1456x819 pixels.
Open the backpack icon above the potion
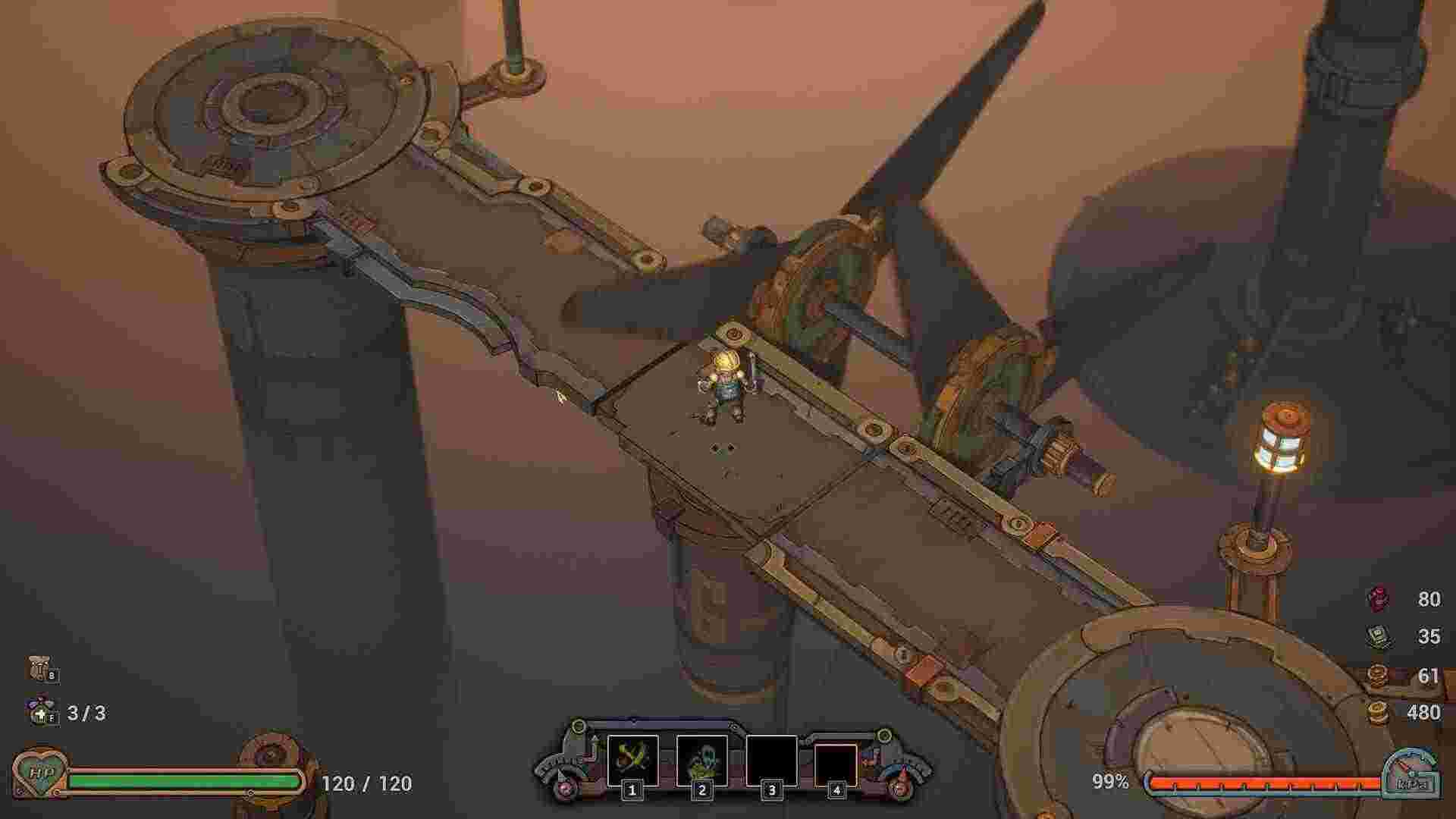39,668
